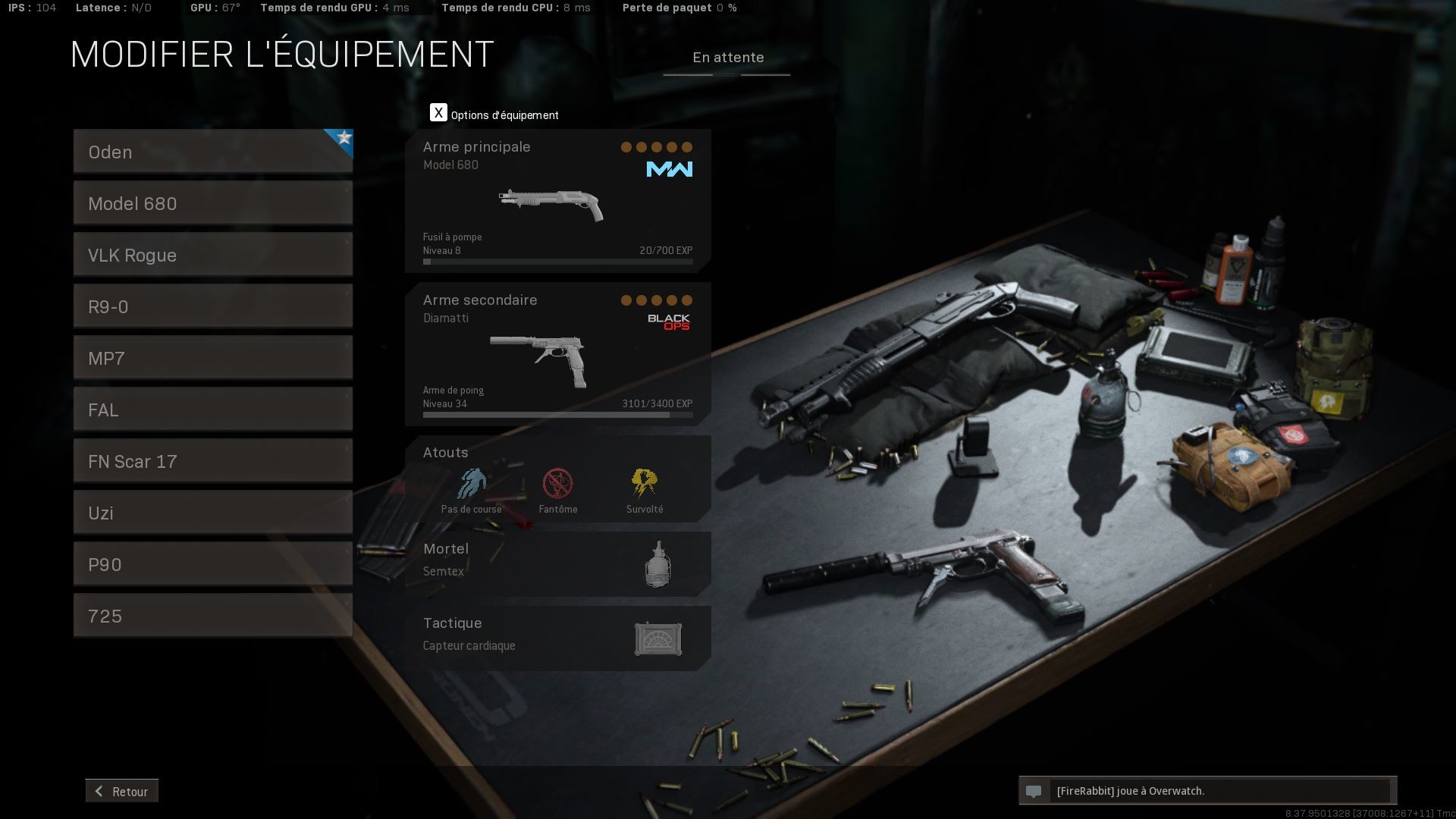Click the Niveau 8 EXP progress bar

(557, 261)
